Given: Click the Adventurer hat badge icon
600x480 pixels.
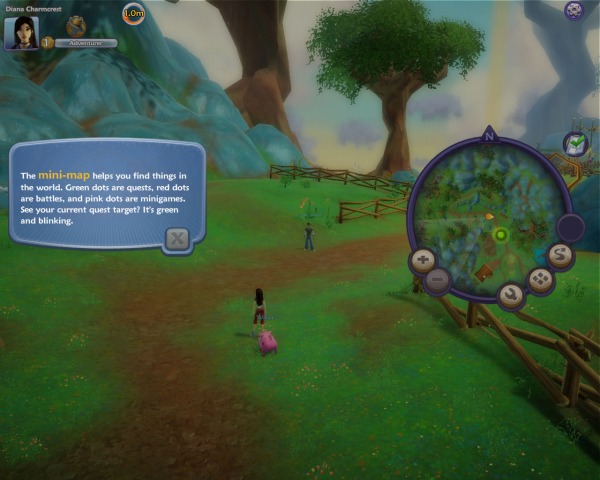Looking at the screenshot, I should [x=76, y=25].
